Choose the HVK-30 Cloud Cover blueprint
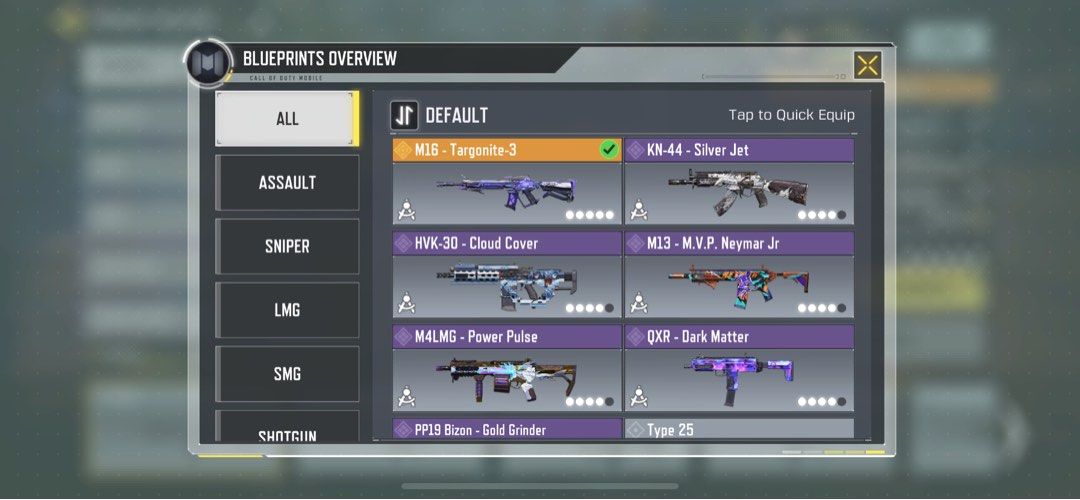The height and width of the screenshot is (500, 1080). (507, 276)
